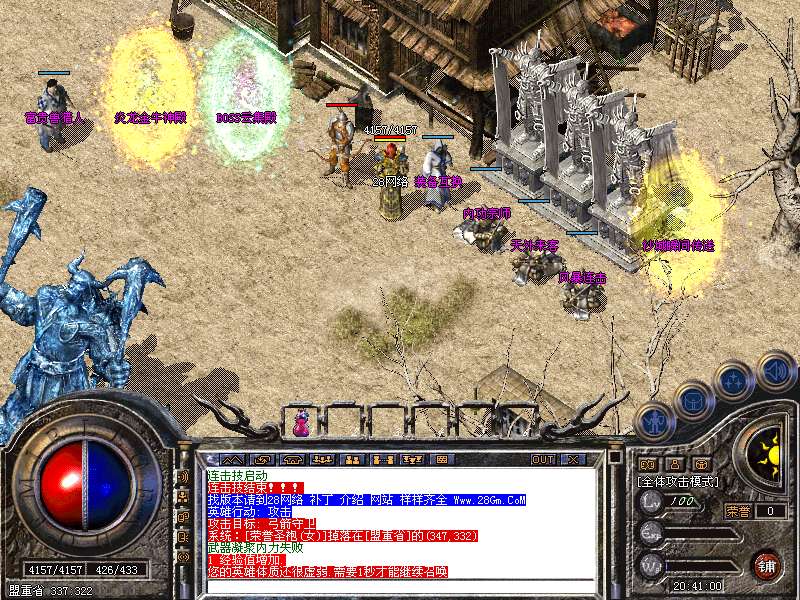
Task: Click the chat text input line
Action: click(x=400, y=584)
